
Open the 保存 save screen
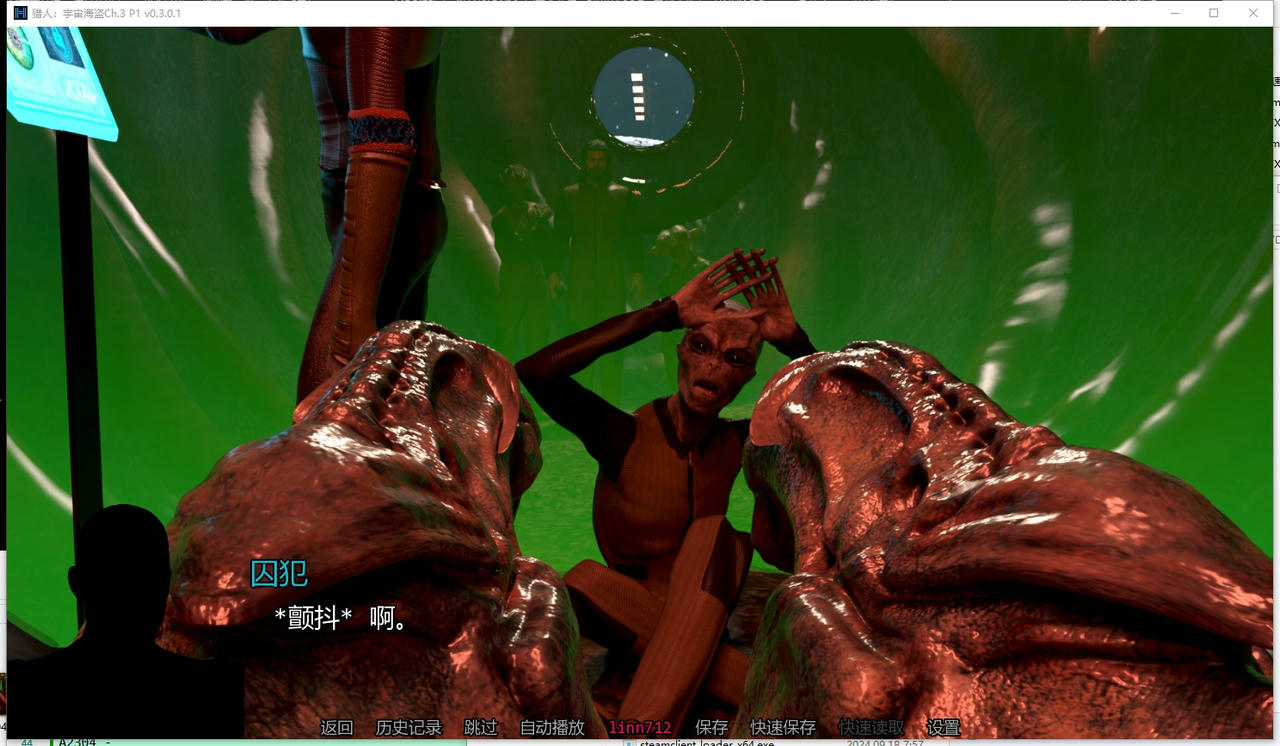pos(710,728)
